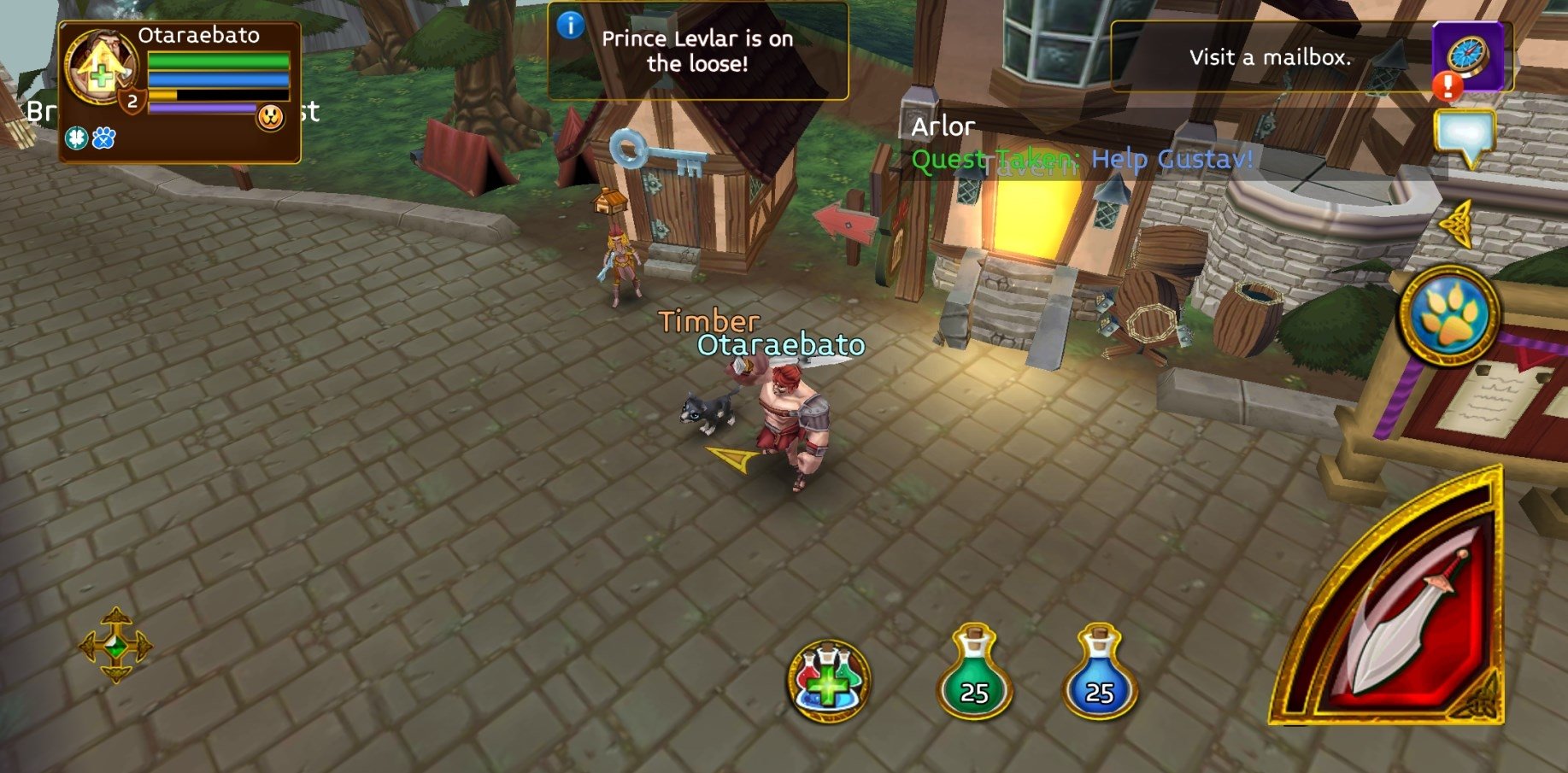The width and height of the screenshot is (1568, 773).
Task: Tap the clover luck buff icon
Action: tap(76, 138)
